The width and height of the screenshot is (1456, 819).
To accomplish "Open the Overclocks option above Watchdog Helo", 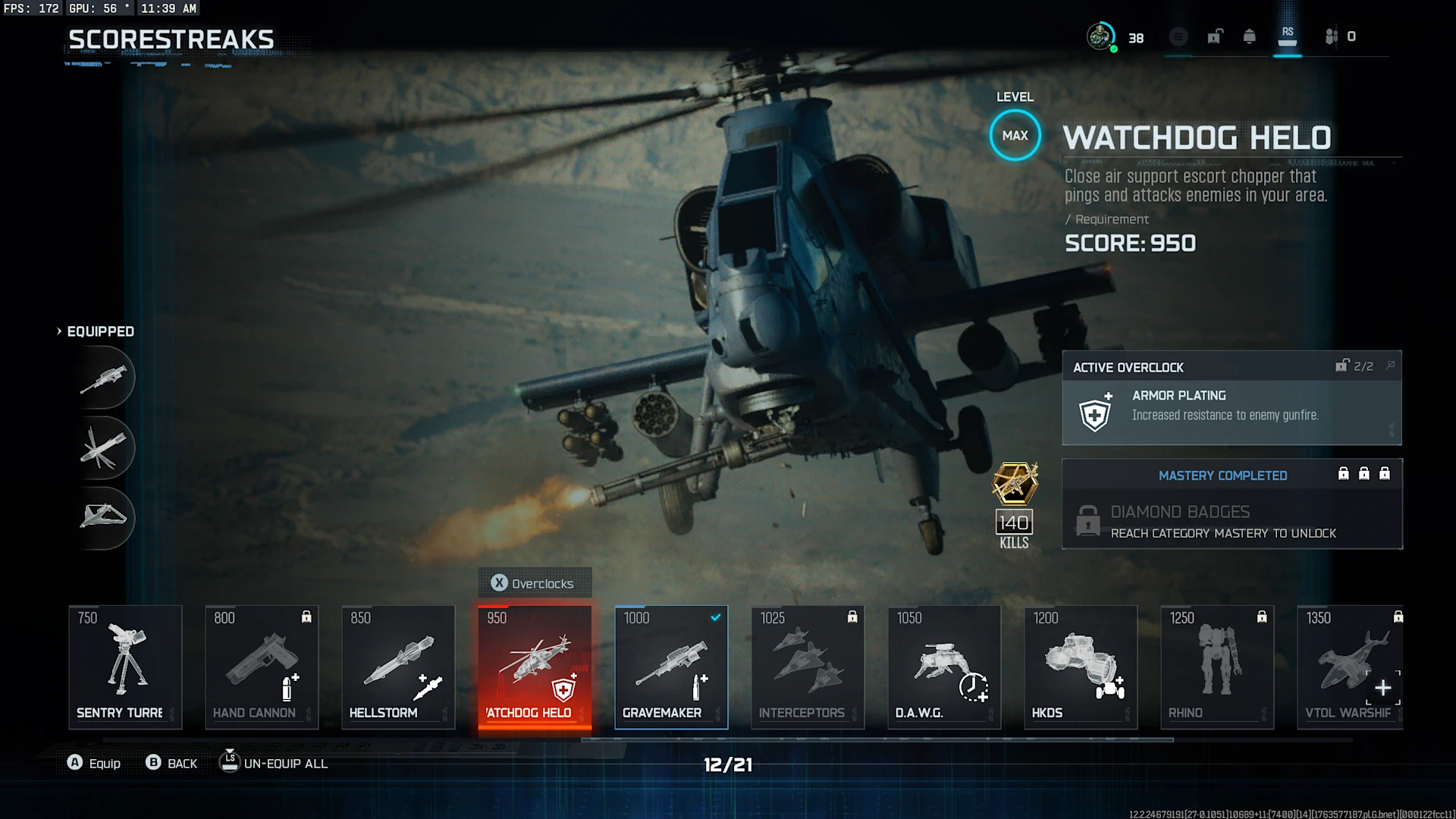I will 535,583.
